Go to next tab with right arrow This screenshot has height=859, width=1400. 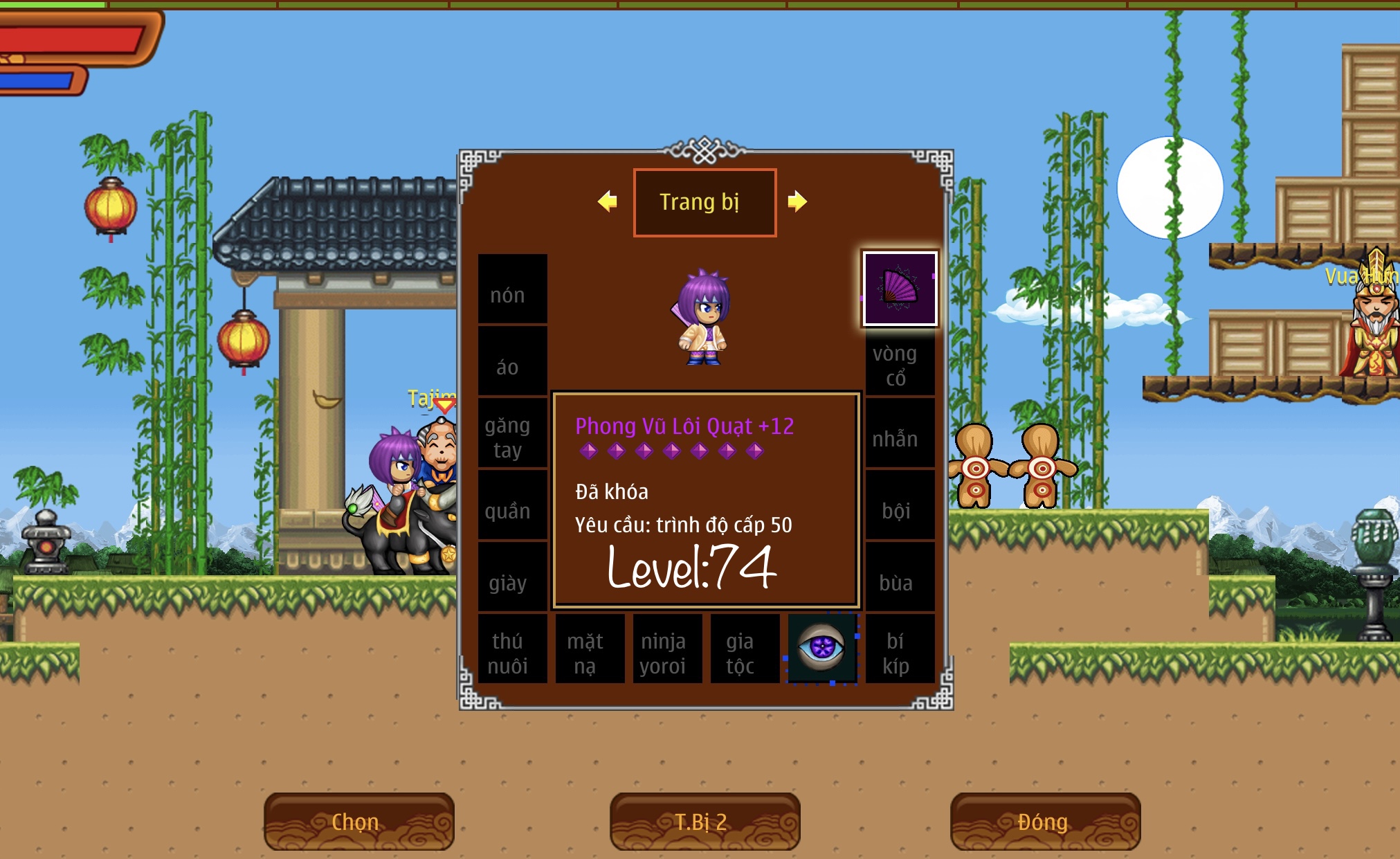[x=797, y=201]
